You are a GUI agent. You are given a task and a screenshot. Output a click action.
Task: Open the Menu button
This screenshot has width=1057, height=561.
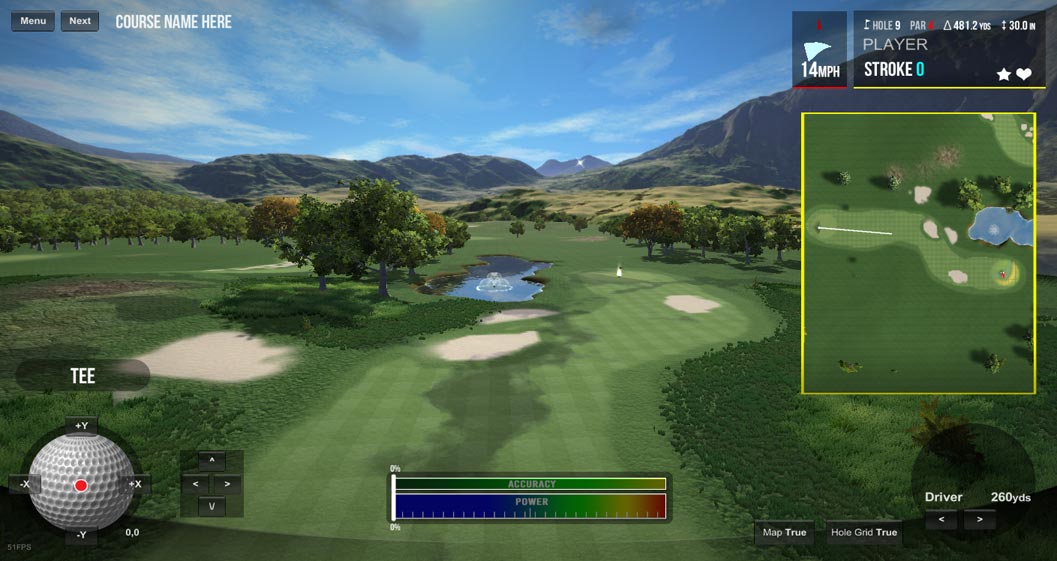point(33,21)
